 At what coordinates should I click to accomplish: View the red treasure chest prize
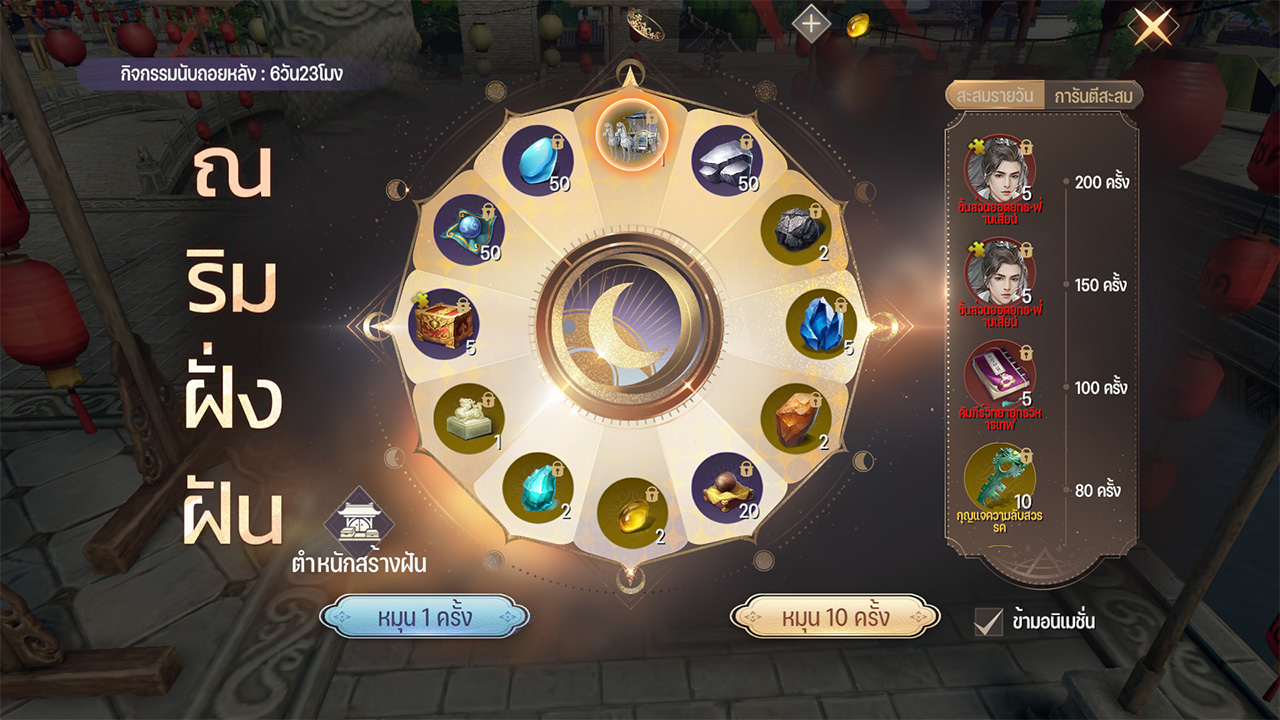pos(443,323)
